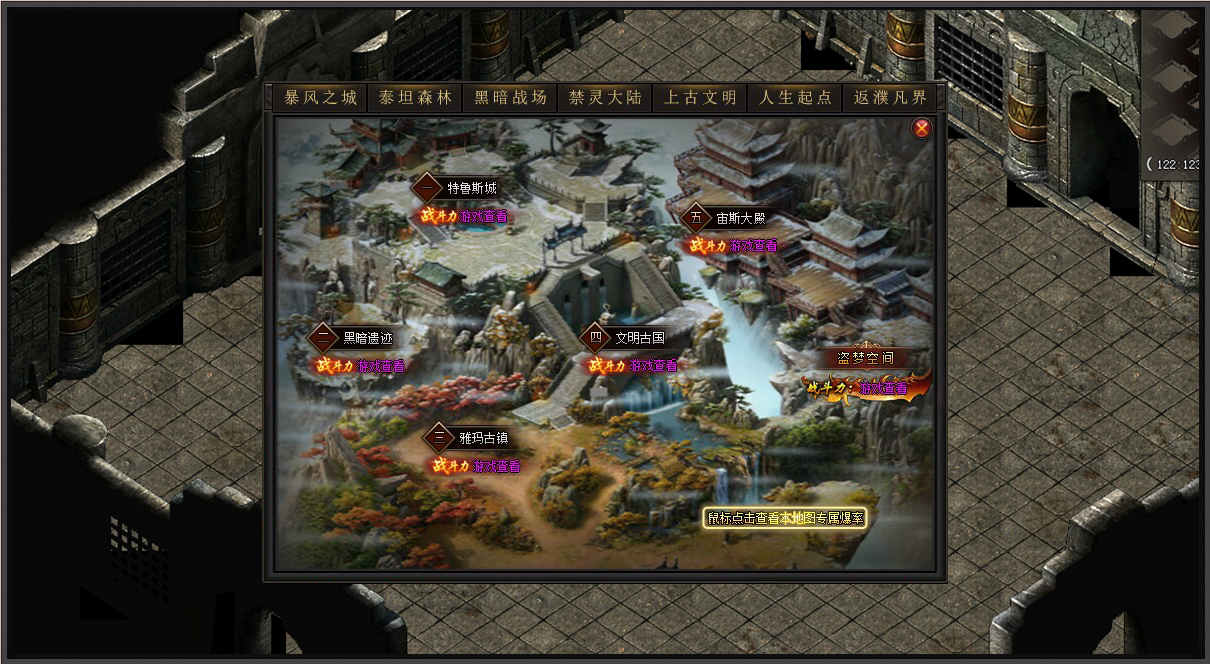Open the 人生起点 tab

pyautogui.click(x=795, y=98)
